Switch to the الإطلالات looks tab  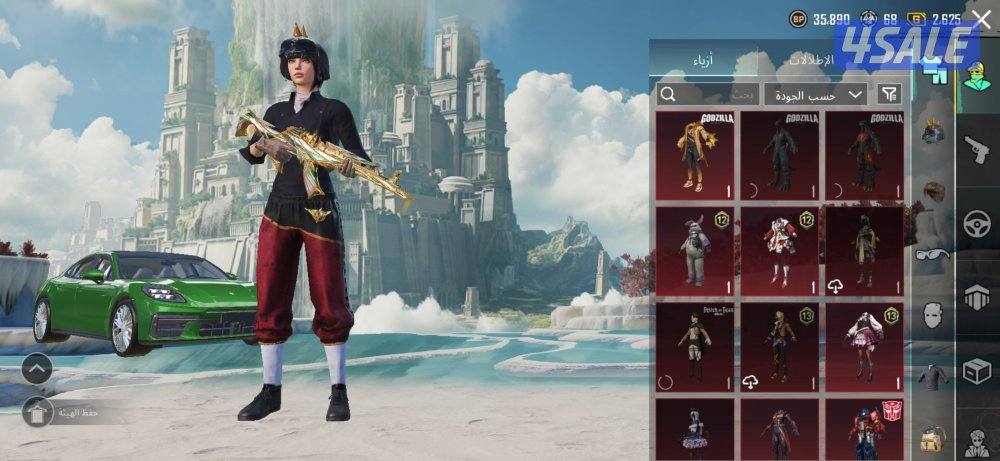(x=812, y=60)
